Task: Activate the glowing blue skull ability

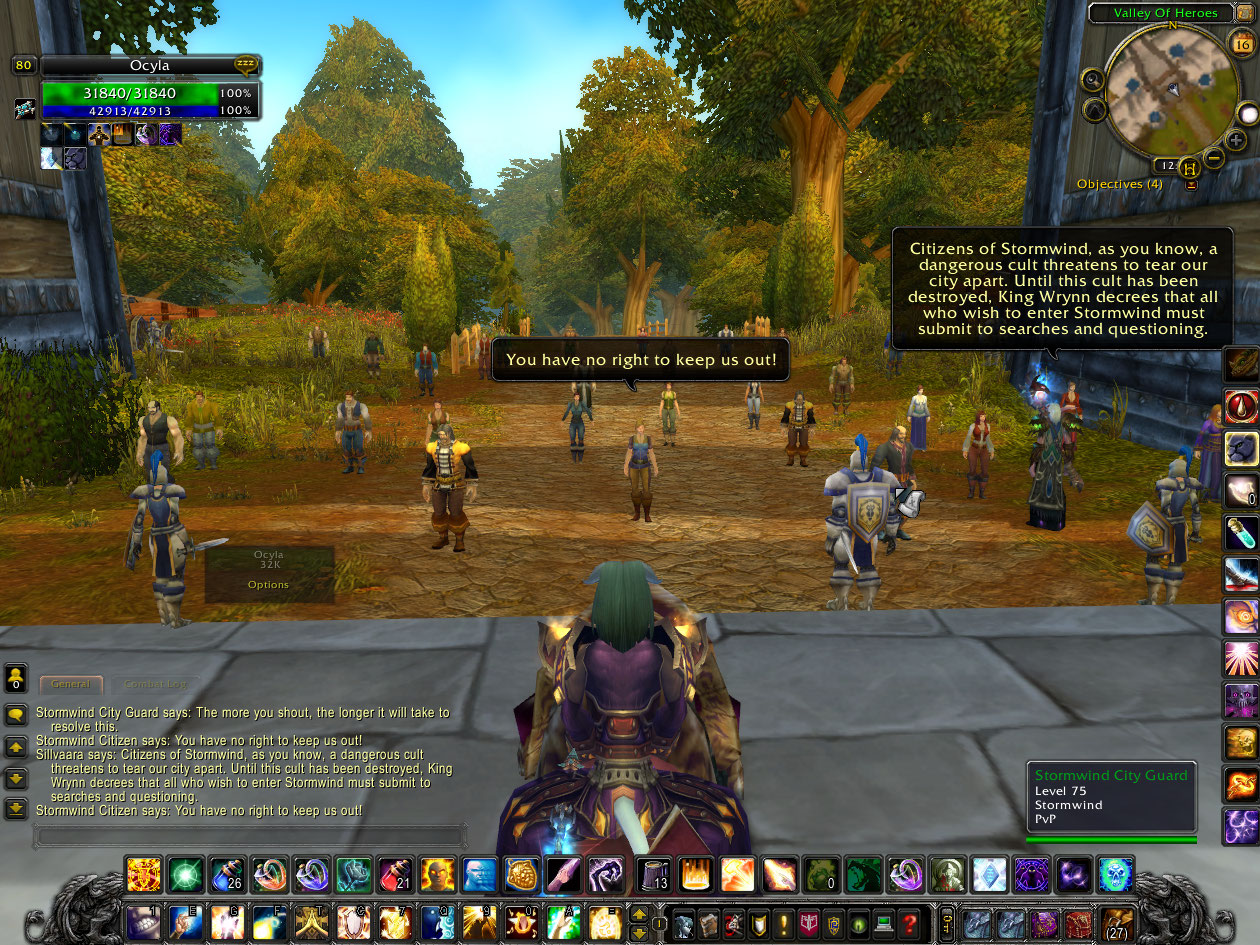Action: (1115, 875)
